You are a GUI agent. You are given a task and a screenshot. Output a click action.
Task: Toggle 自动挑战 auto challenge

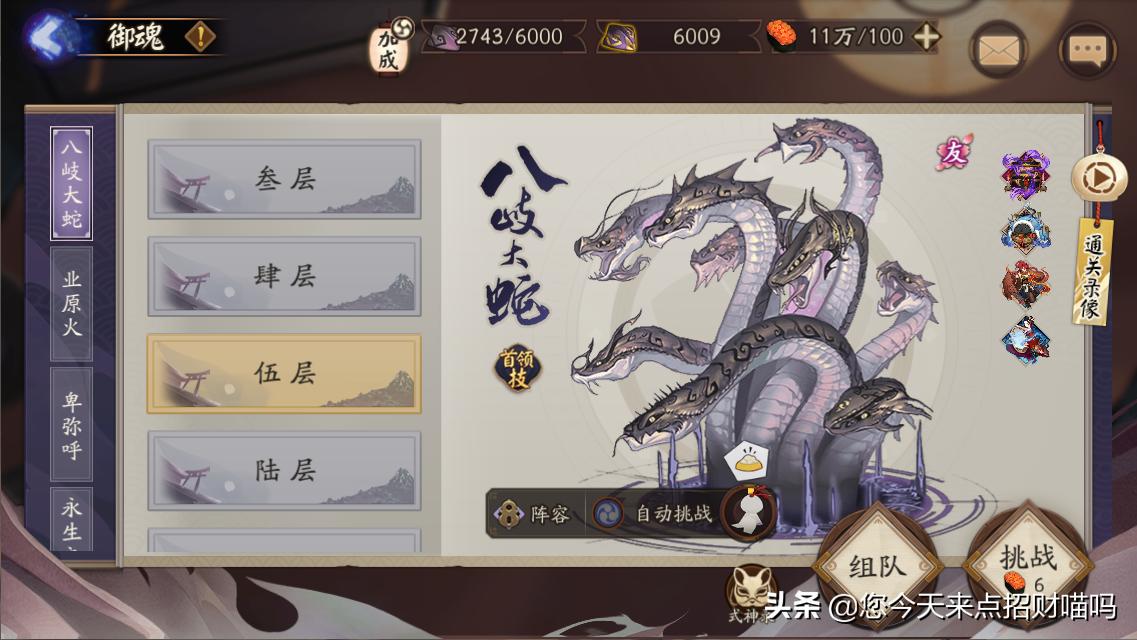click(656, 514)
